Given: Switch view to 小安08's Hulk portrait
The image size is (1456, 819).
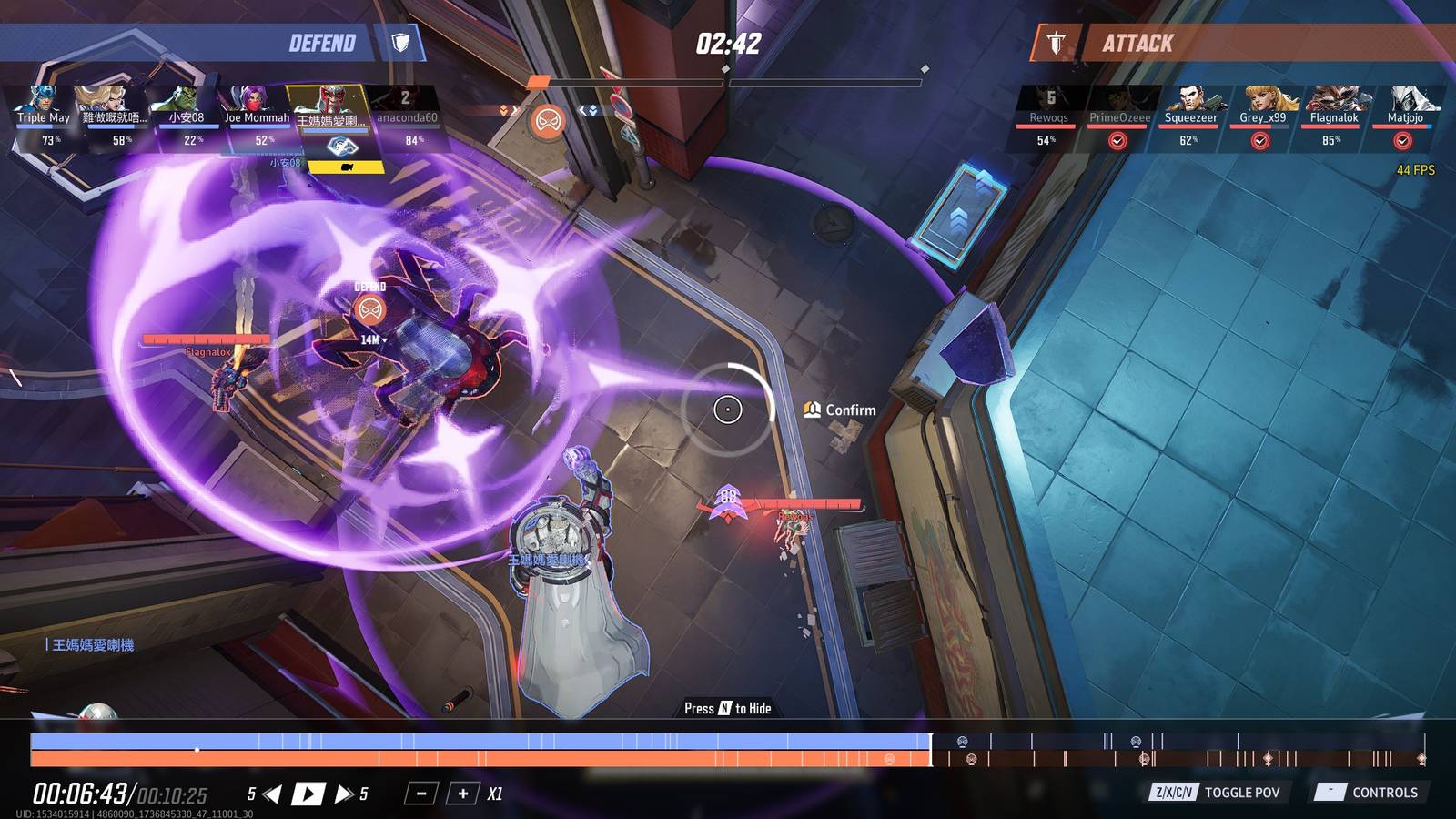Looking at the screenshot, I should (186, 106).
